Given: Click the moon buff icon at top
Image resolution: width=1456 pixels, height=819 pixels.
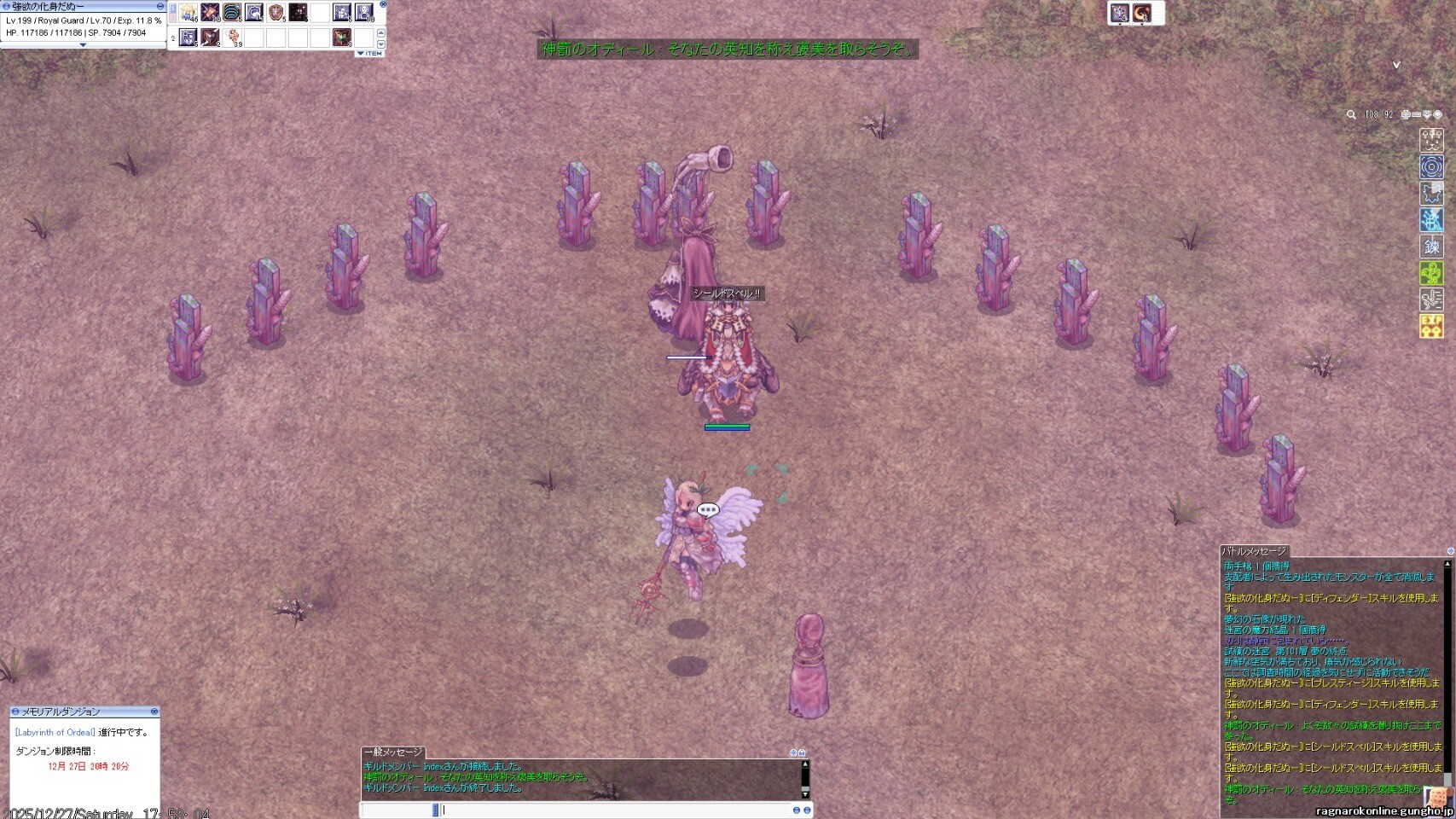Looking at the screenshot, I should (x=1142, y=13).
